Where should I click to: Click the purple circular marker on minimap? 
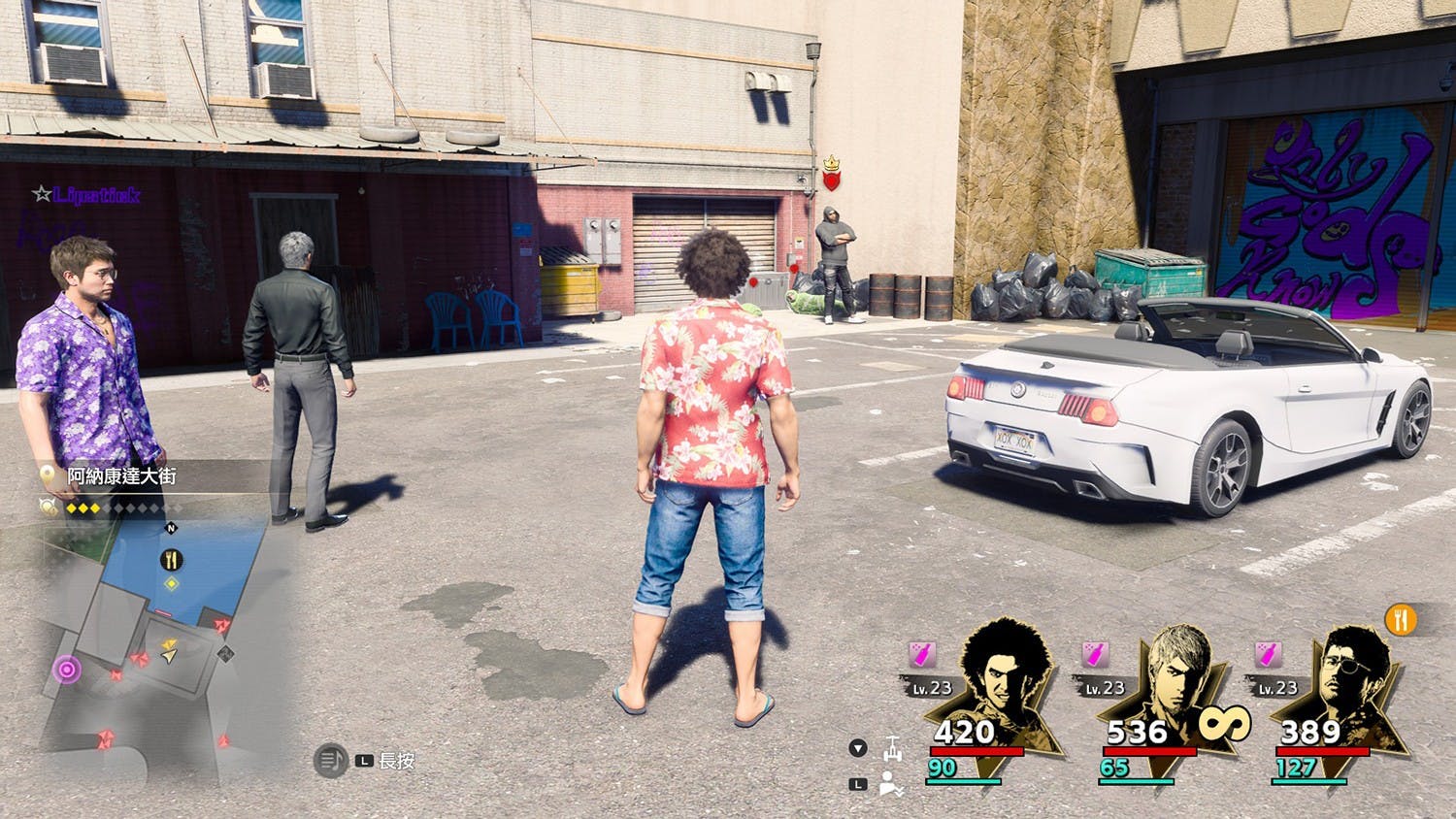(x=67, y=669)
